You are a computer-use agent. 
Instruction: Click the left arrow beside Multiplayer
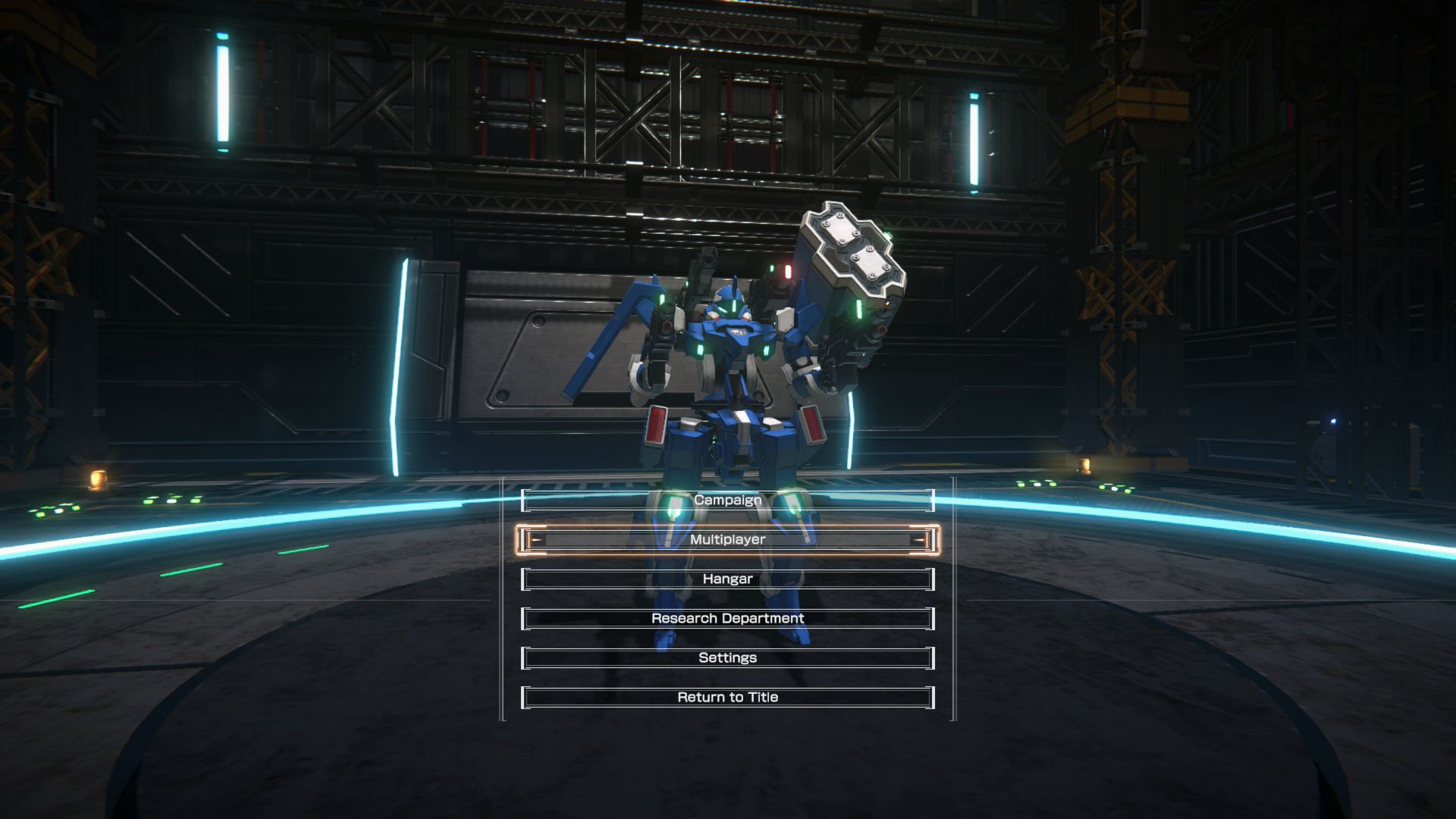click(535, 540)
